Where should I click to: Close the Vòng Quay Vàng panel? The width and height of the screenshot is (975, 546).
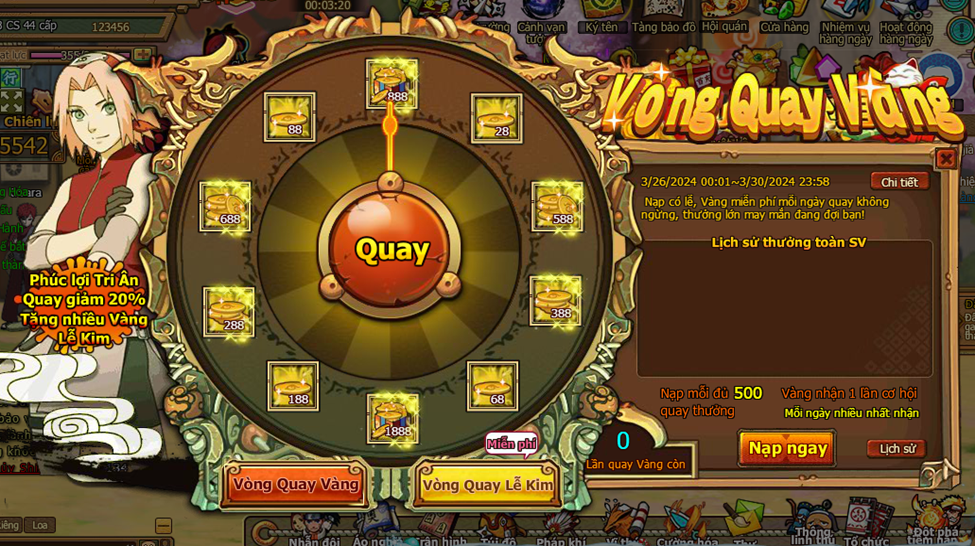[x=945, y=158]
